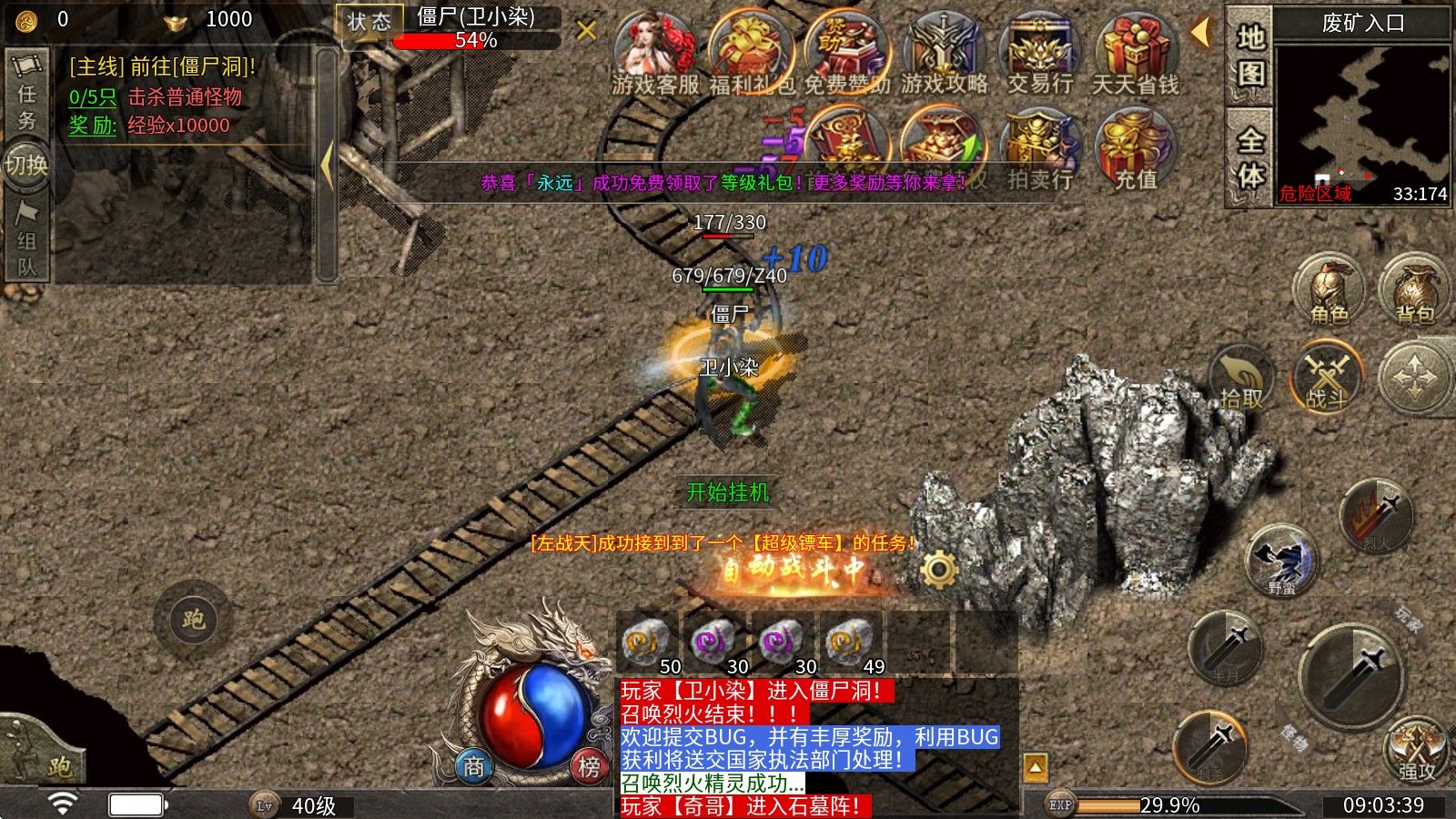1456x819 pixels.
Task: Open the 榜 ranking button
Action: pos(589,767)
